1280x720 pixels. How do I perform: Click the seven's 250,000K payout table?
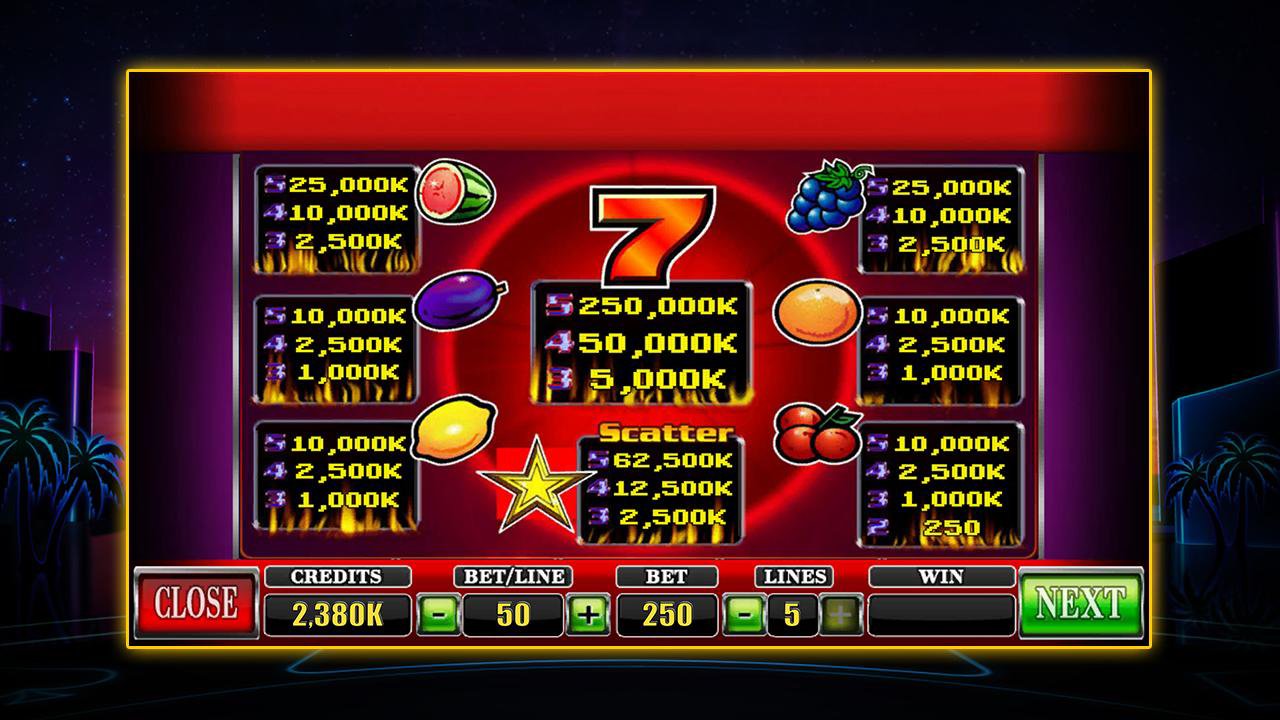point(641,338)
